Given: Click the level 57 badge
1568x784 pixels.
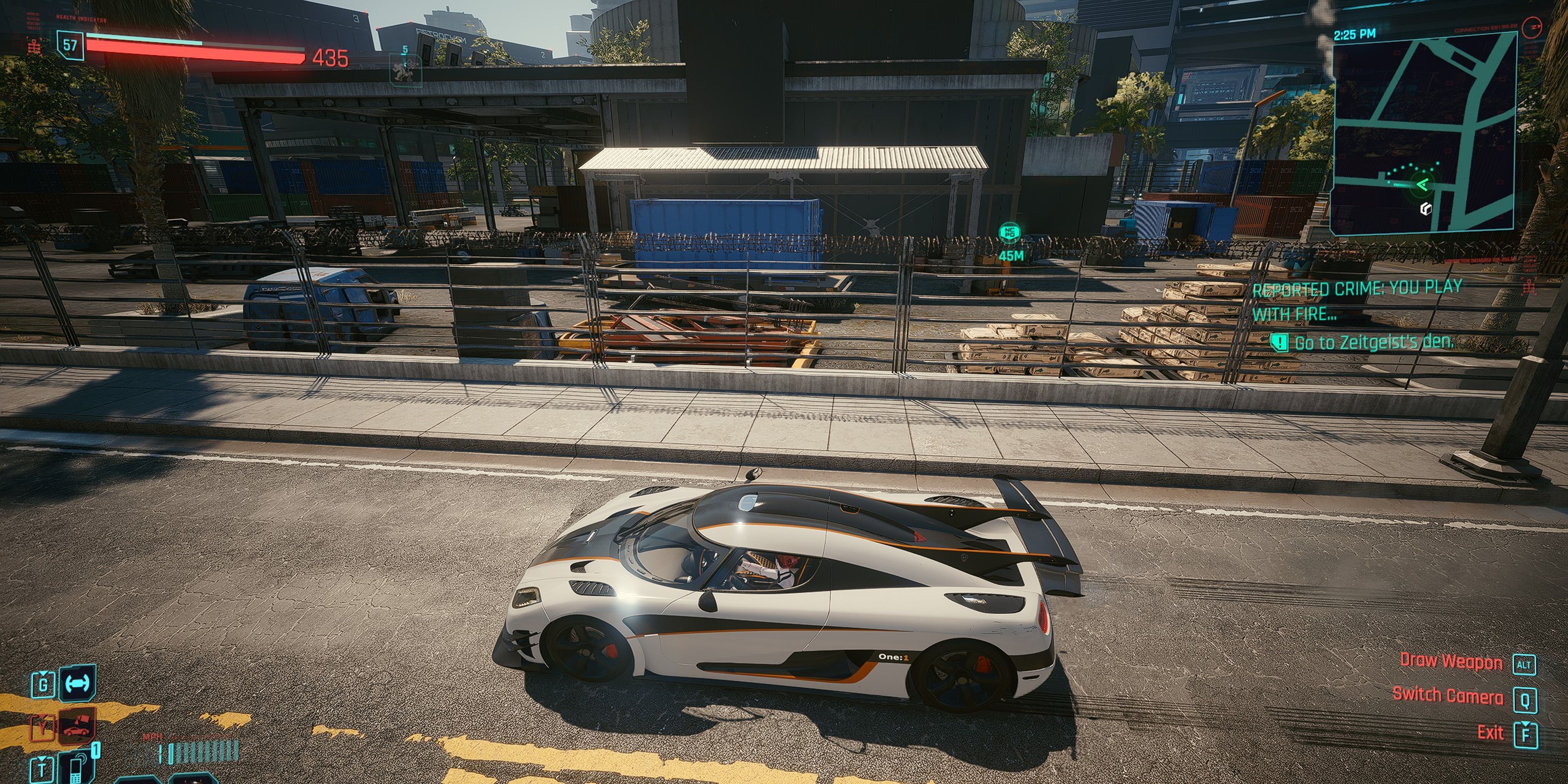Looking at the screenshot, I should pyautogui.click(x=70, y=45).
